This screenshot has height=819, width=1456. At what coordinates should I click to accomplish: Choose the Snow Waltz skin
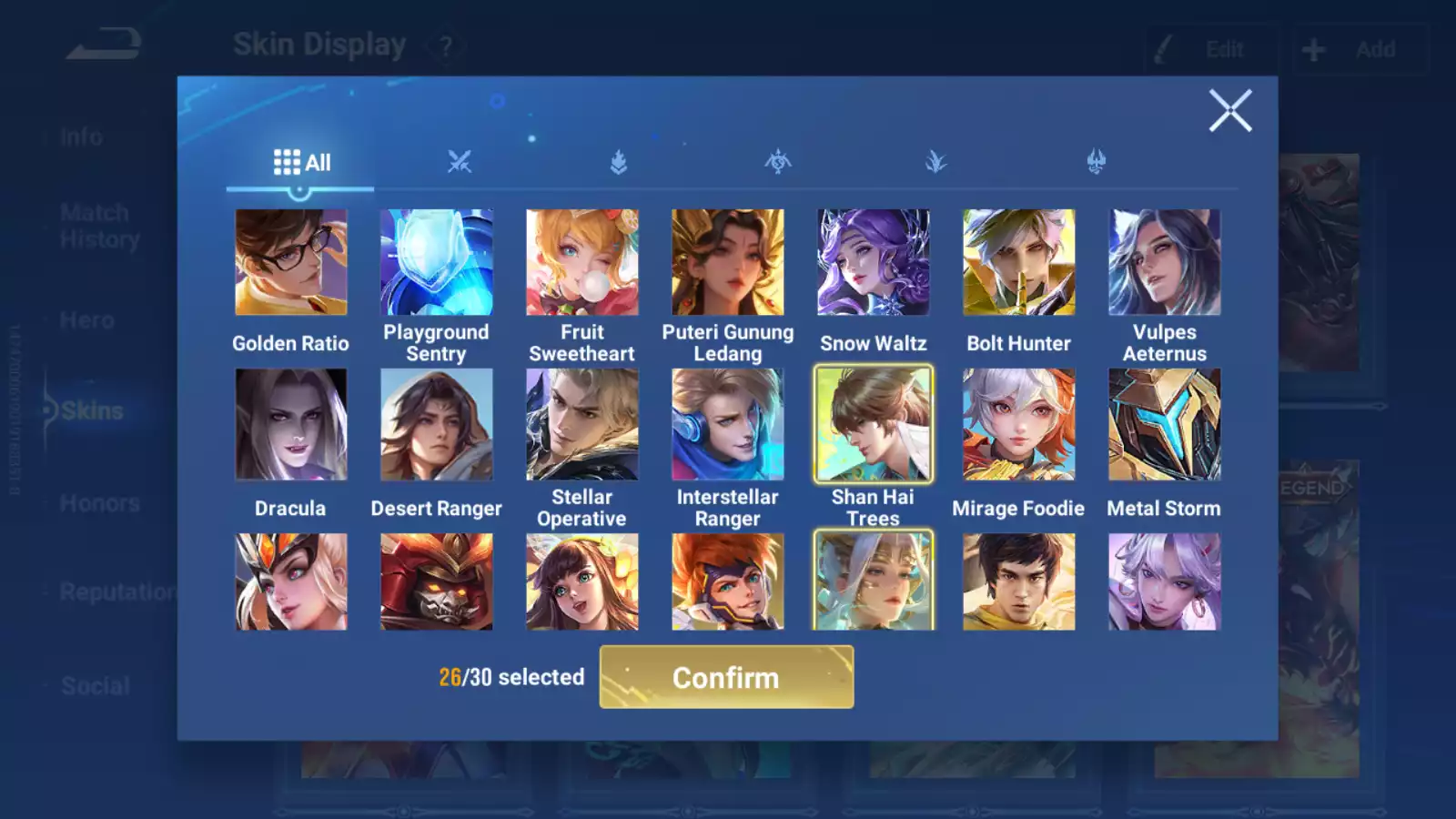tap(874, 263)
